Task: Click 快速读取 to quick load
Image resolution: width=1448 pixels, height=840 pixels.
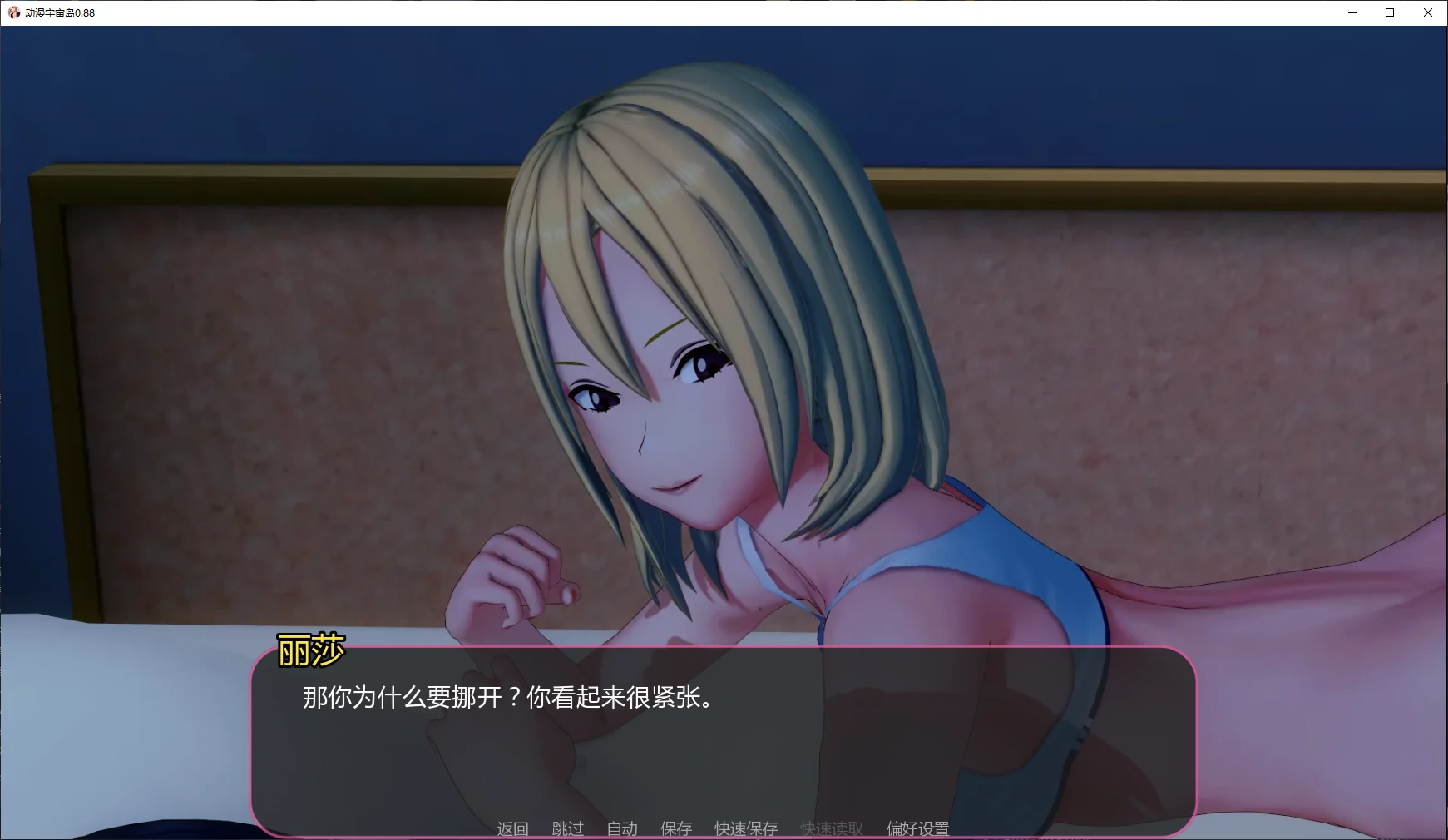Action: (x=831, y=828)
